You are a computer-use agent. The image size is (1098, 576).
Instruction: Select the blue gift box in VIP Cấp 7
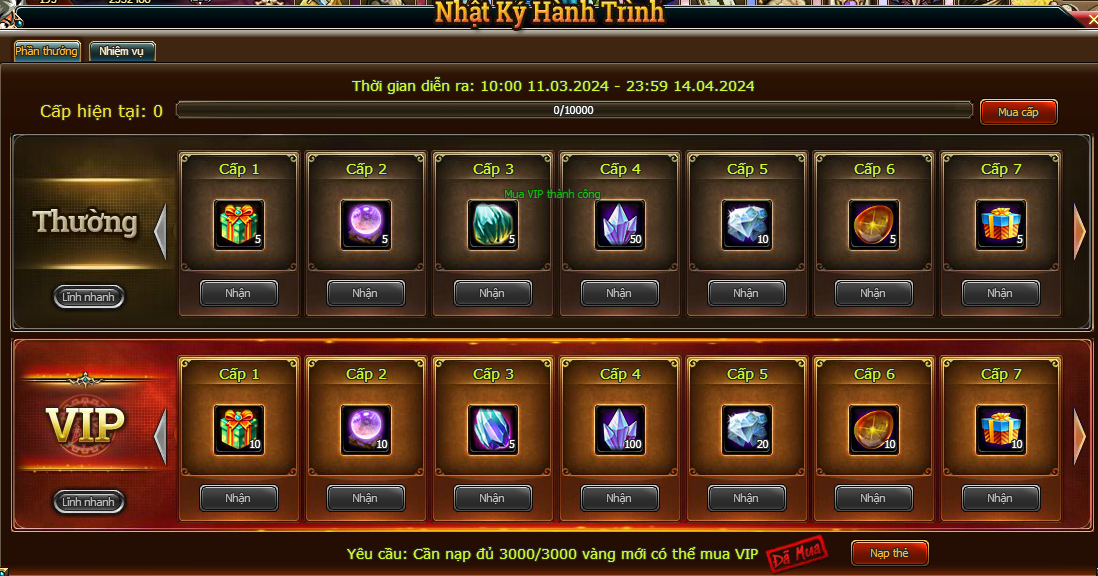1001,429
